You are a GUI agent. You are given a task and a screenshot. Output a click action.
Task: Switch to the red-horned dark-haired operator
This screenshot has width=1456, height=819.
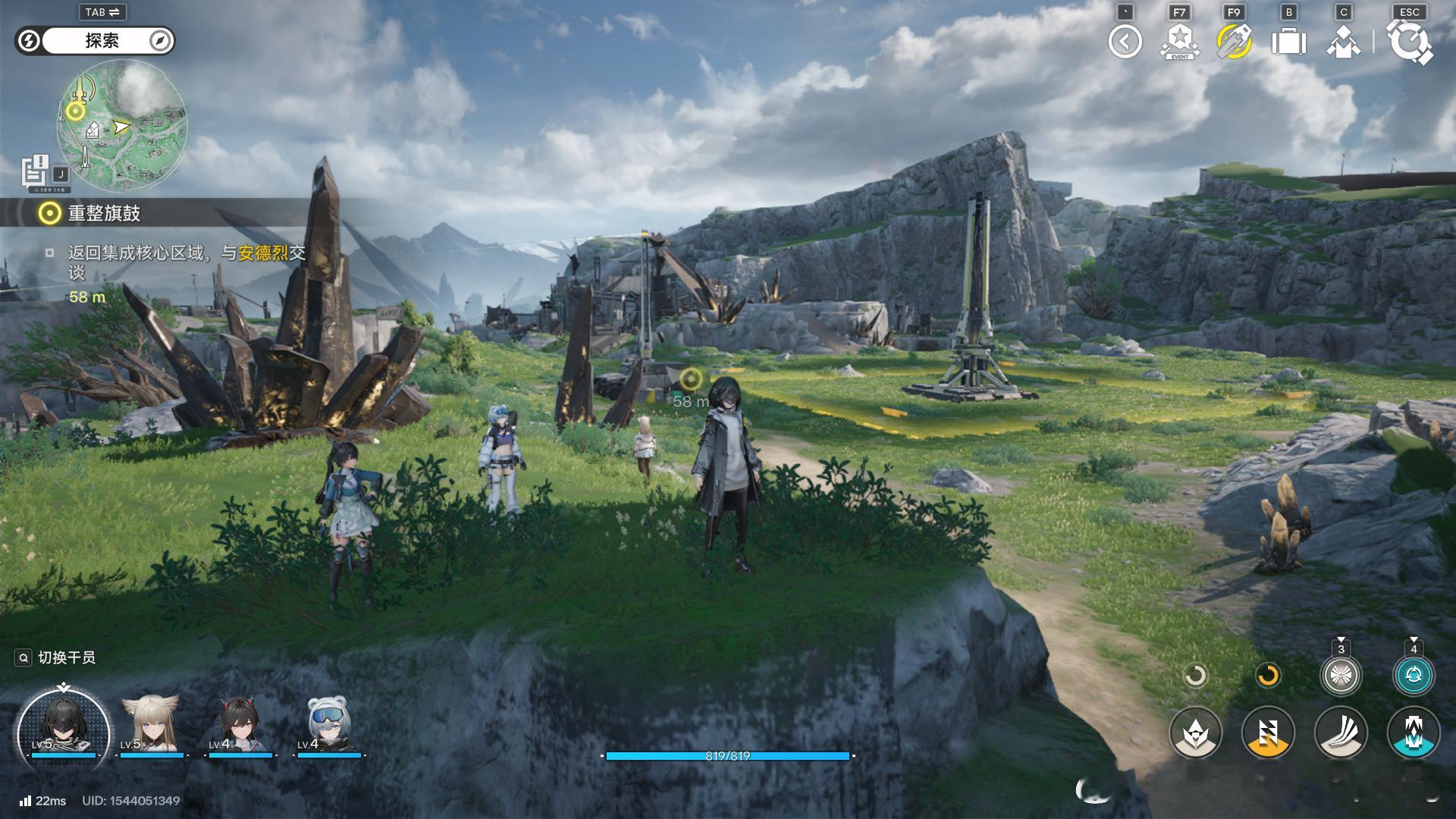point(240,725)
